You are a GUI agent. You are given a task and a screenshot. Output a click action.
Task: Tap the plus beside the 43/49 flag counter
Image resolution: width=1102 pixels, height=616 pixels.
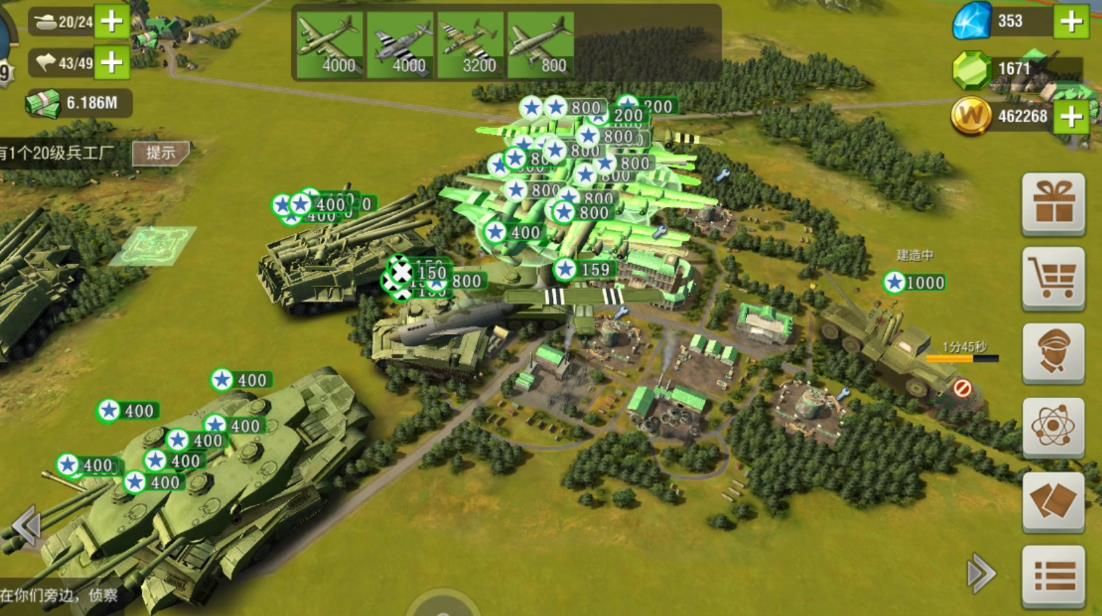(x=111, y=62)
